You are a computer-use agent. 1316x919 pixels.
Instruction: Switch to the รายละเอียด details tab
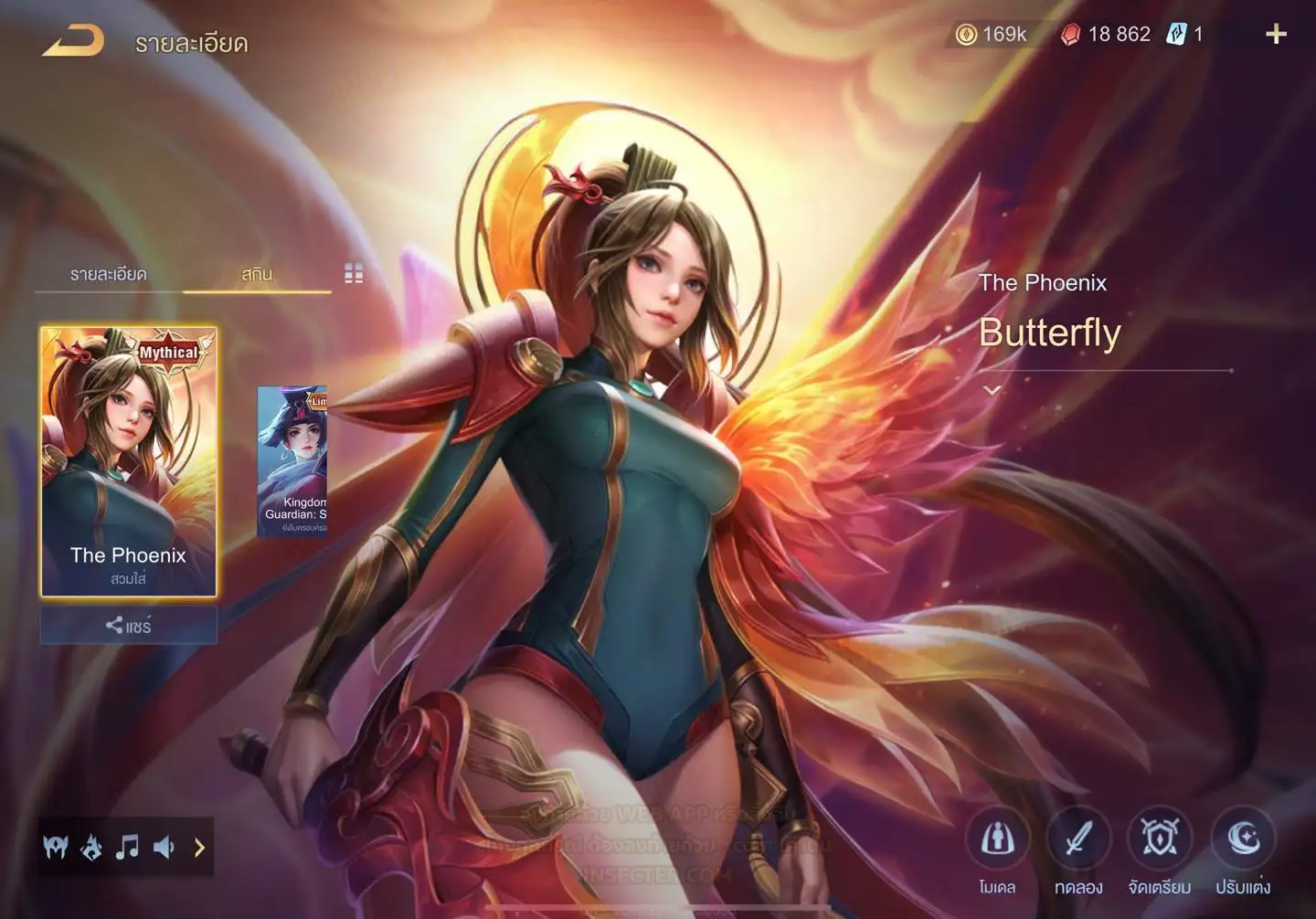108,274
